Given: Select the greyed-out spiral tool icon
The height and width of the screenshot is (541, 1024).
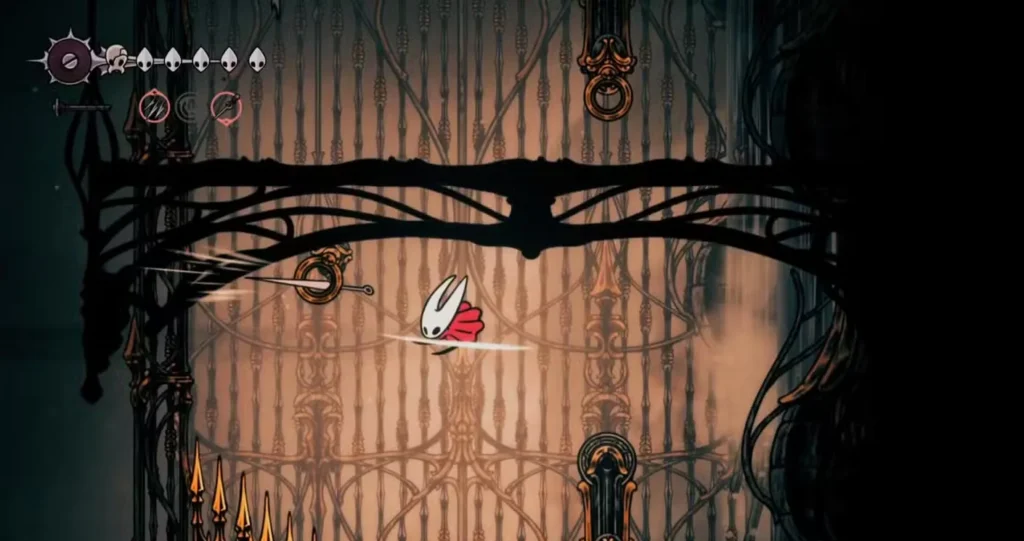Looking at the screenshot, I should point(190,106).
